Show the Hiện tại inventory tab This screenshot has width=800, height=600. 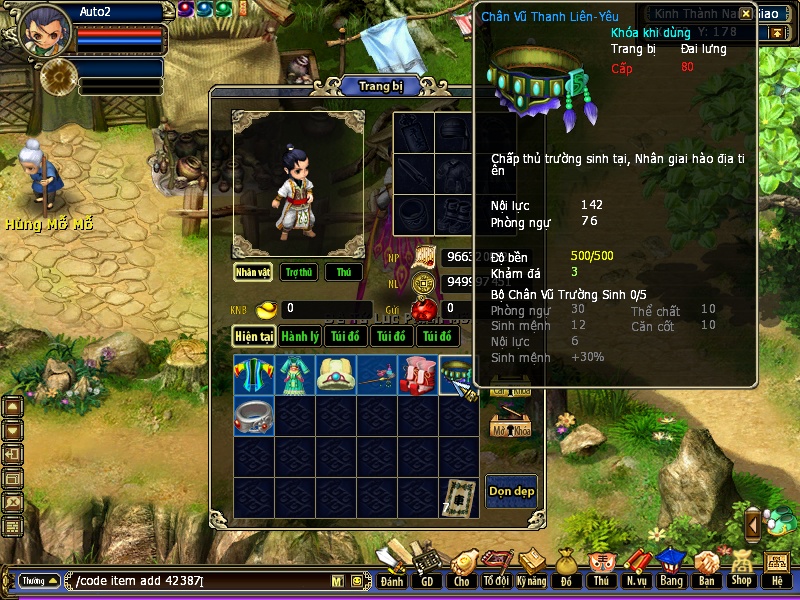coord(254,337)
